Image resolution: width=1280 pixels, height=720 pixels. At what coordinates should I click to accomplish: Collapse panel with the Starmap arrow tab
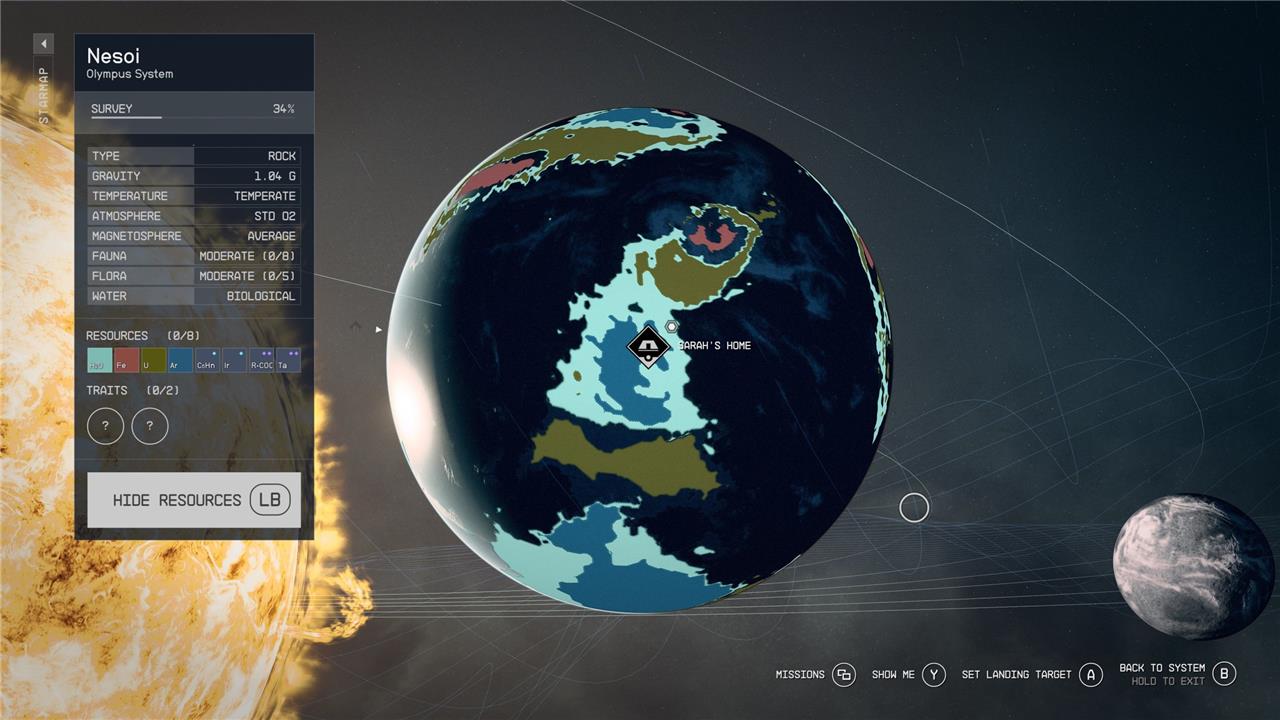[x=43, y=44]
